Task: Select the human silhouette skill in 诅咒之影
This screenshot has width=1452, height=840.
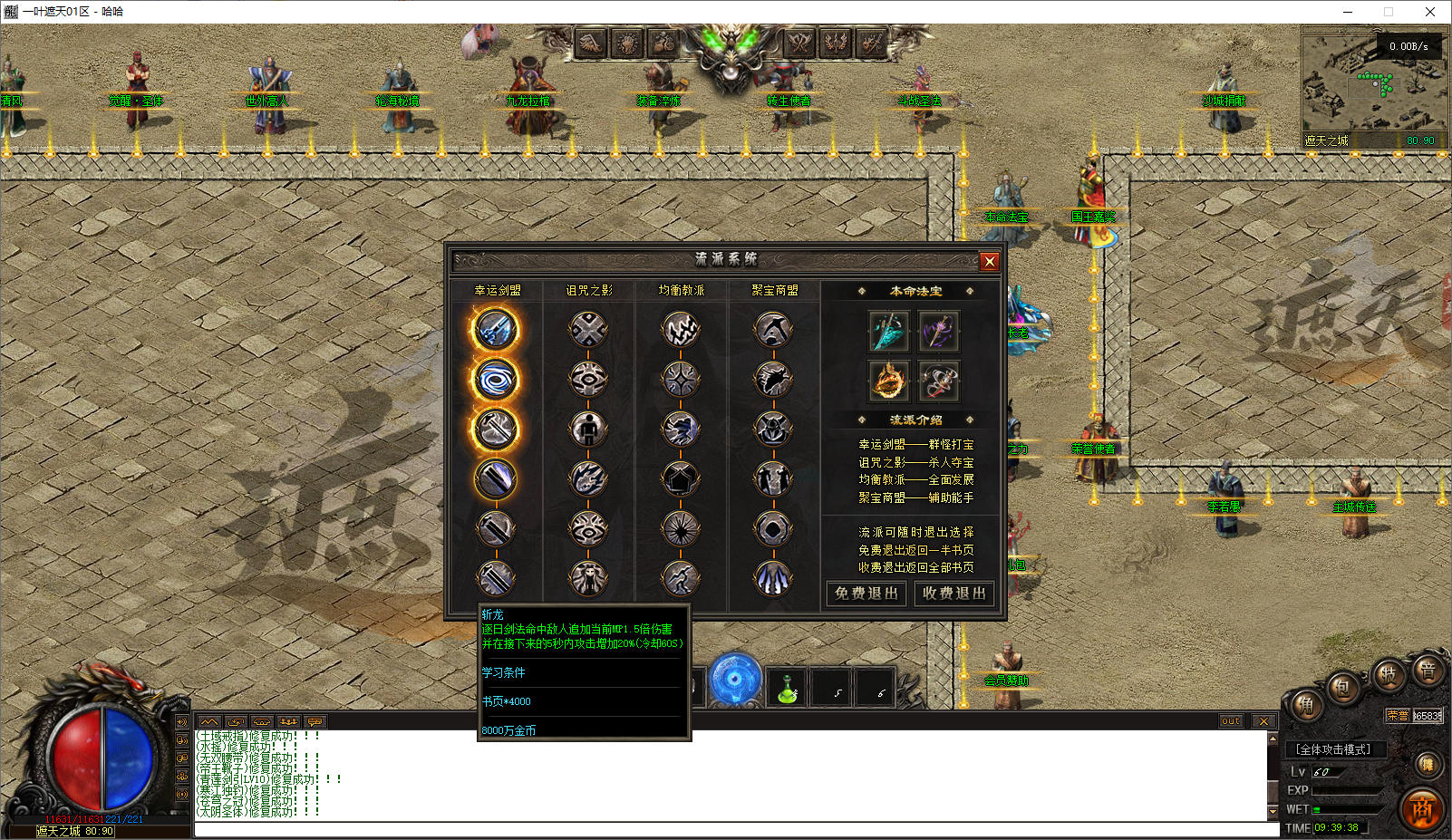Action: point(588,429)
